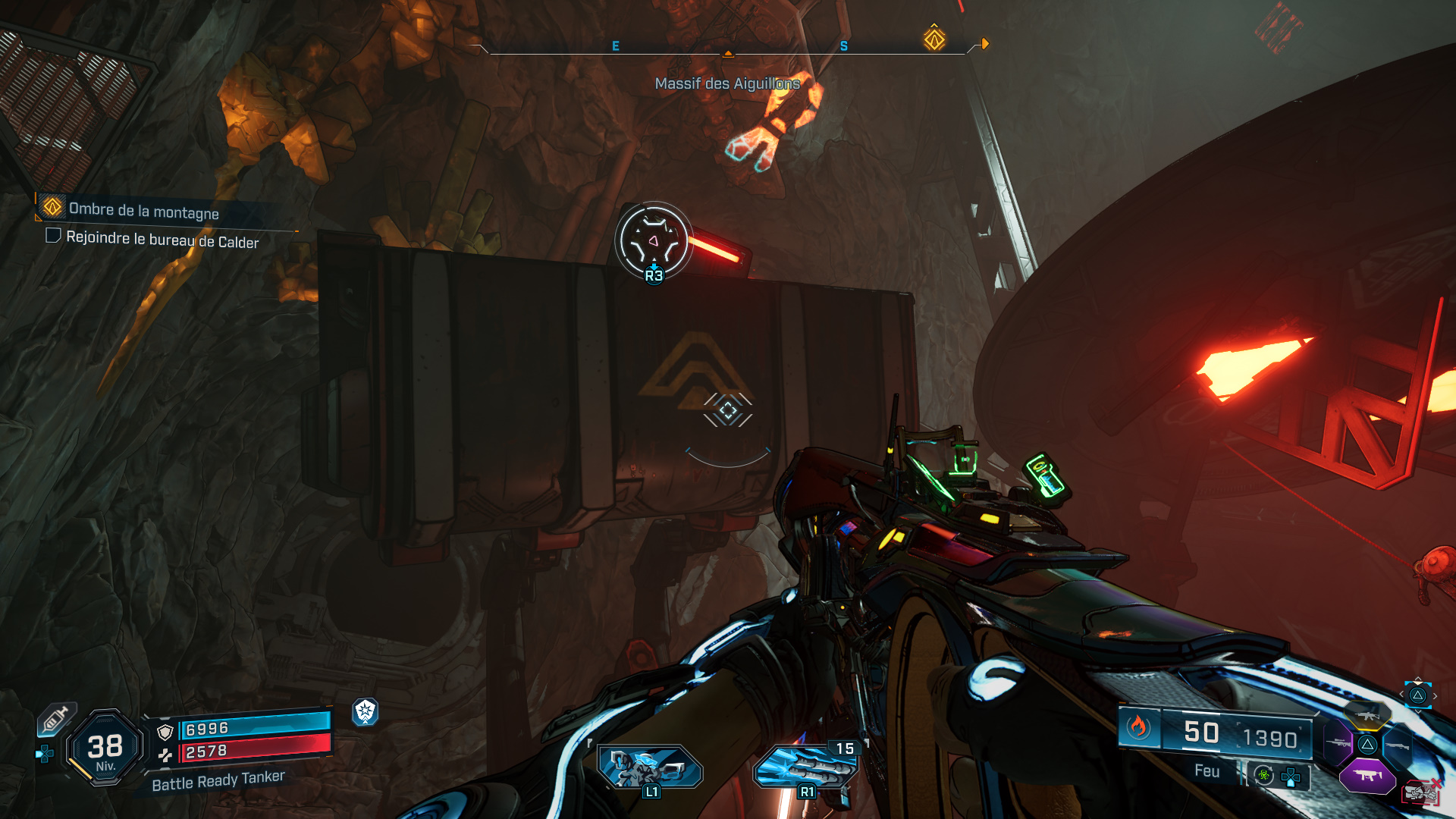1456x819 pixels.
Task: Select the triangle selector above the weapon wheel
Action: coord(1417,695)
